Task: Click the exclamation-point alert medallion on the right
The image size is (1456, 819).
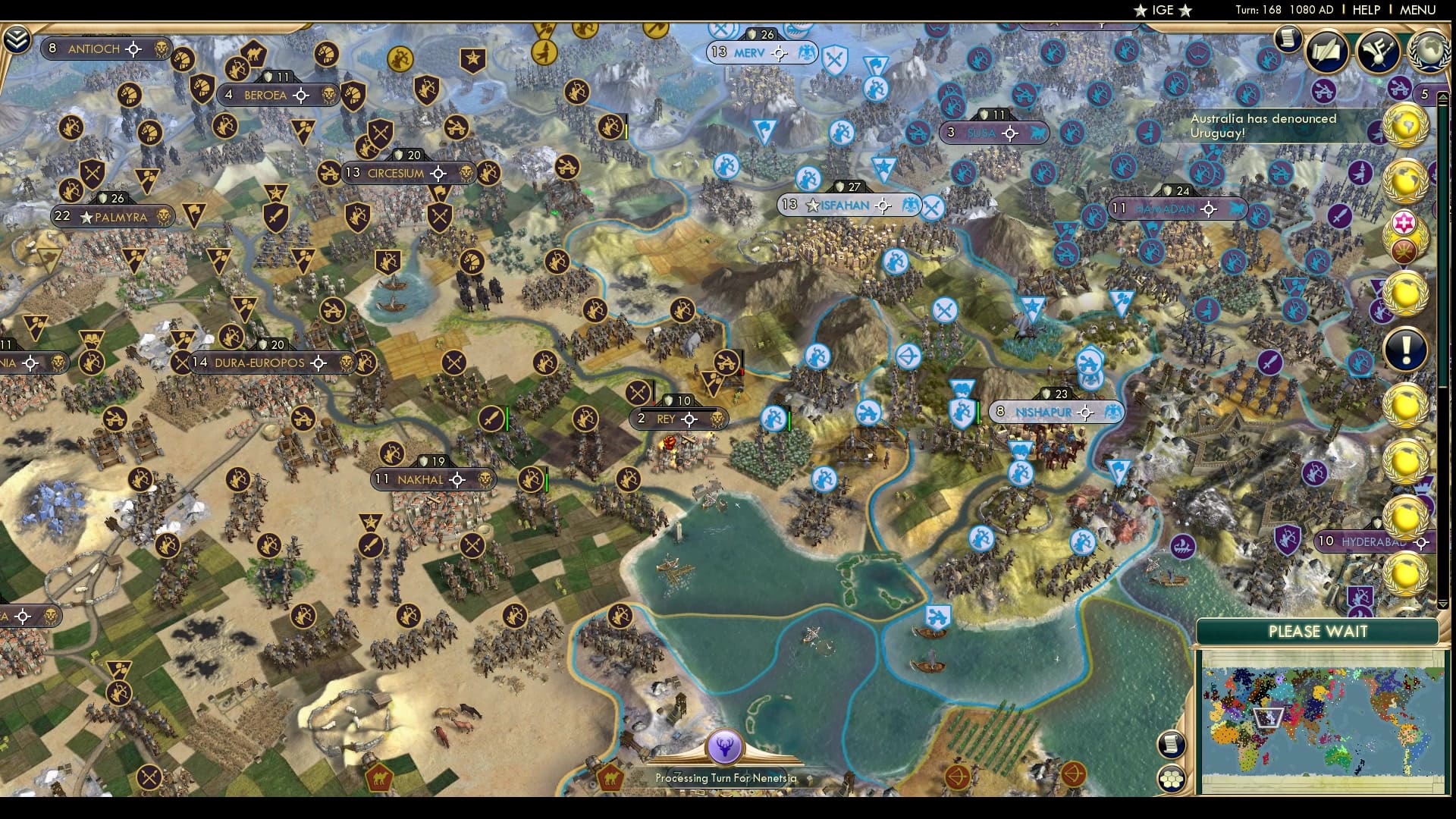Action: click(1405, 347)
